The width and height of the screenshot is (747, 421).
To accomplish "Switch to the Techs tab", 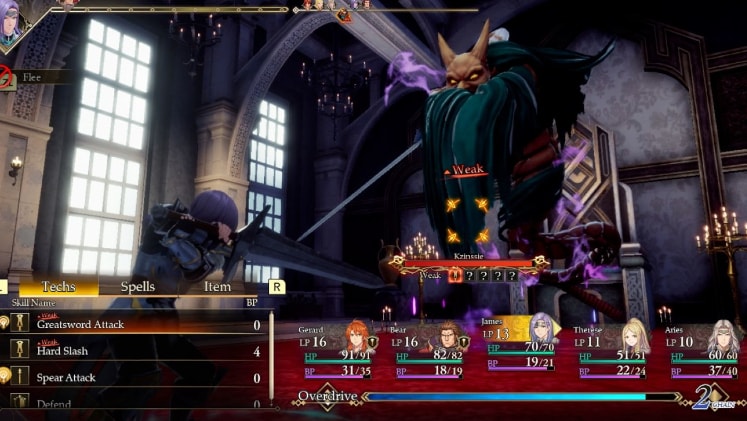I will [58, 287].
